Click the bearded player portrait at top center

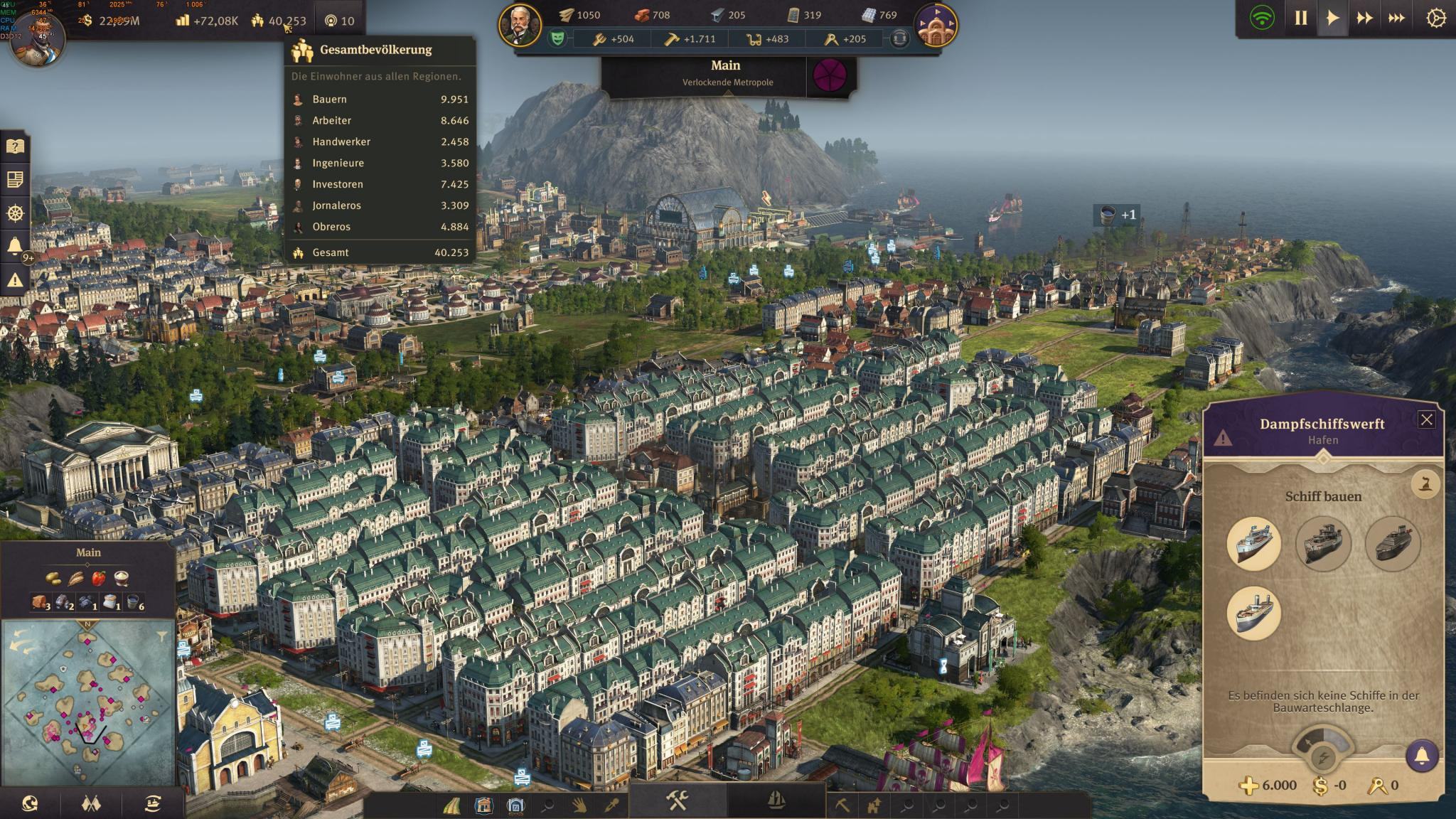click(x=520, y=26)
